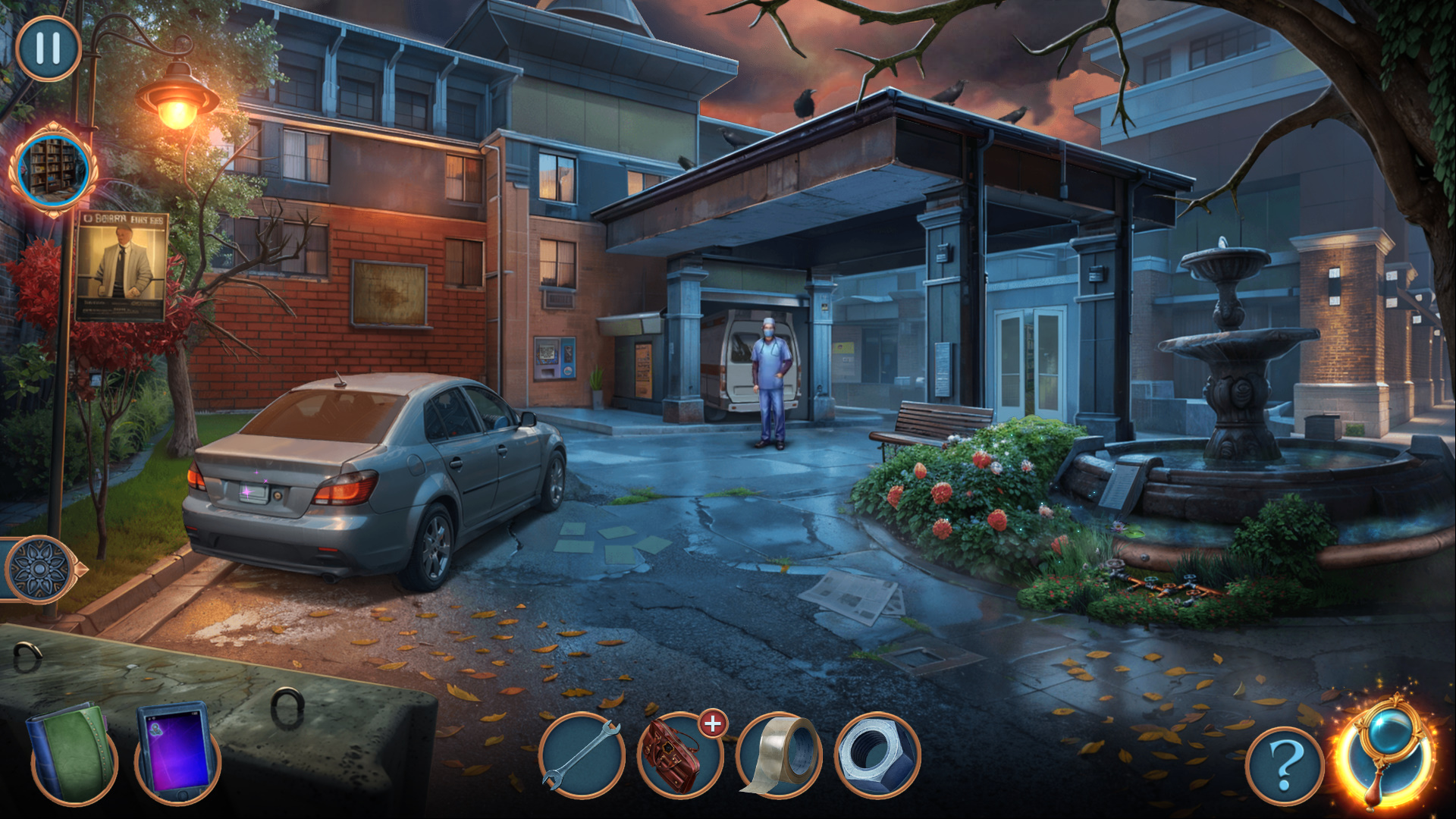
Task: Open the question mark help button
Action: 1284,766
